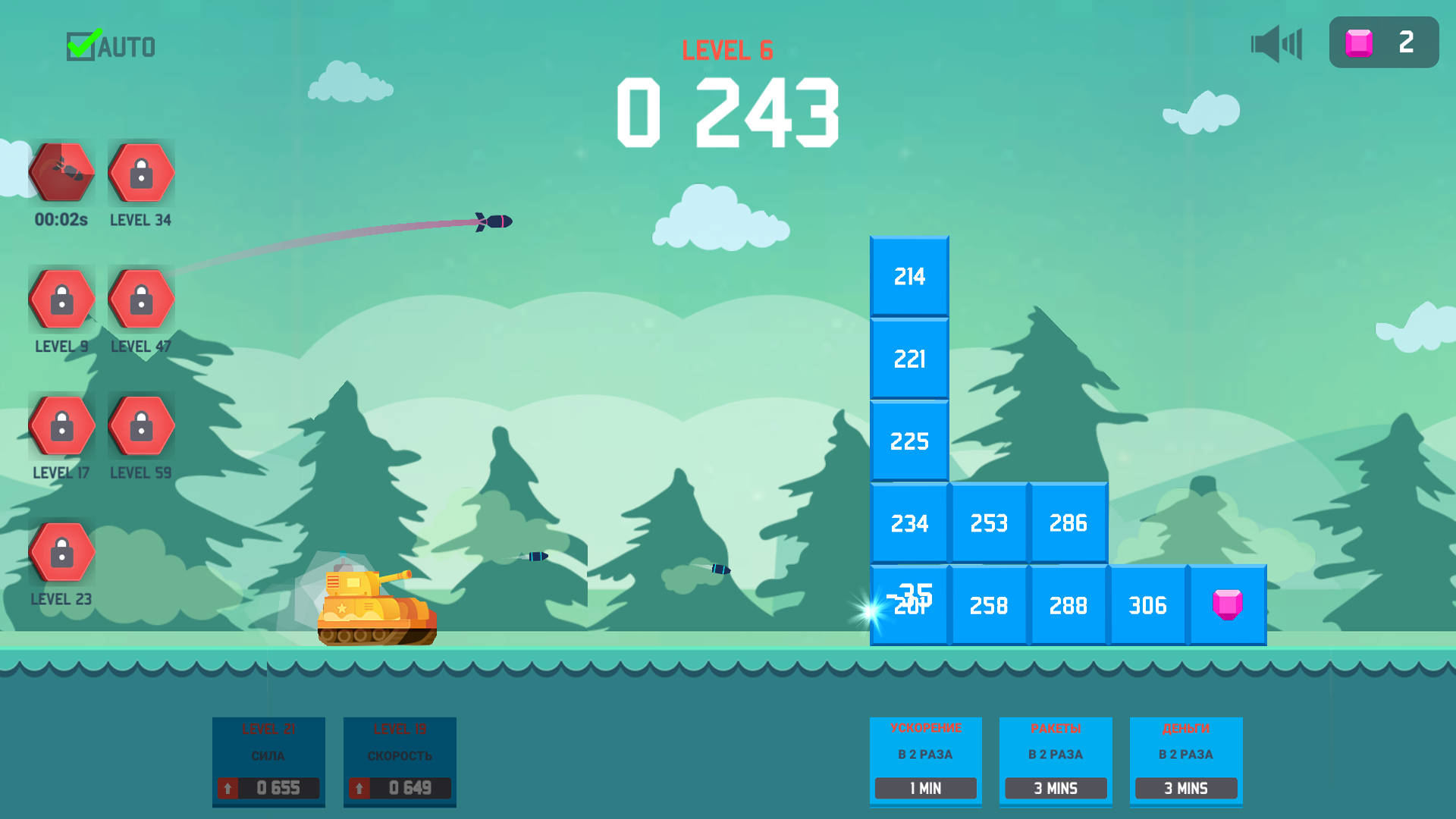
Task: Click the block numbered 306
Action: (1148, 604)
